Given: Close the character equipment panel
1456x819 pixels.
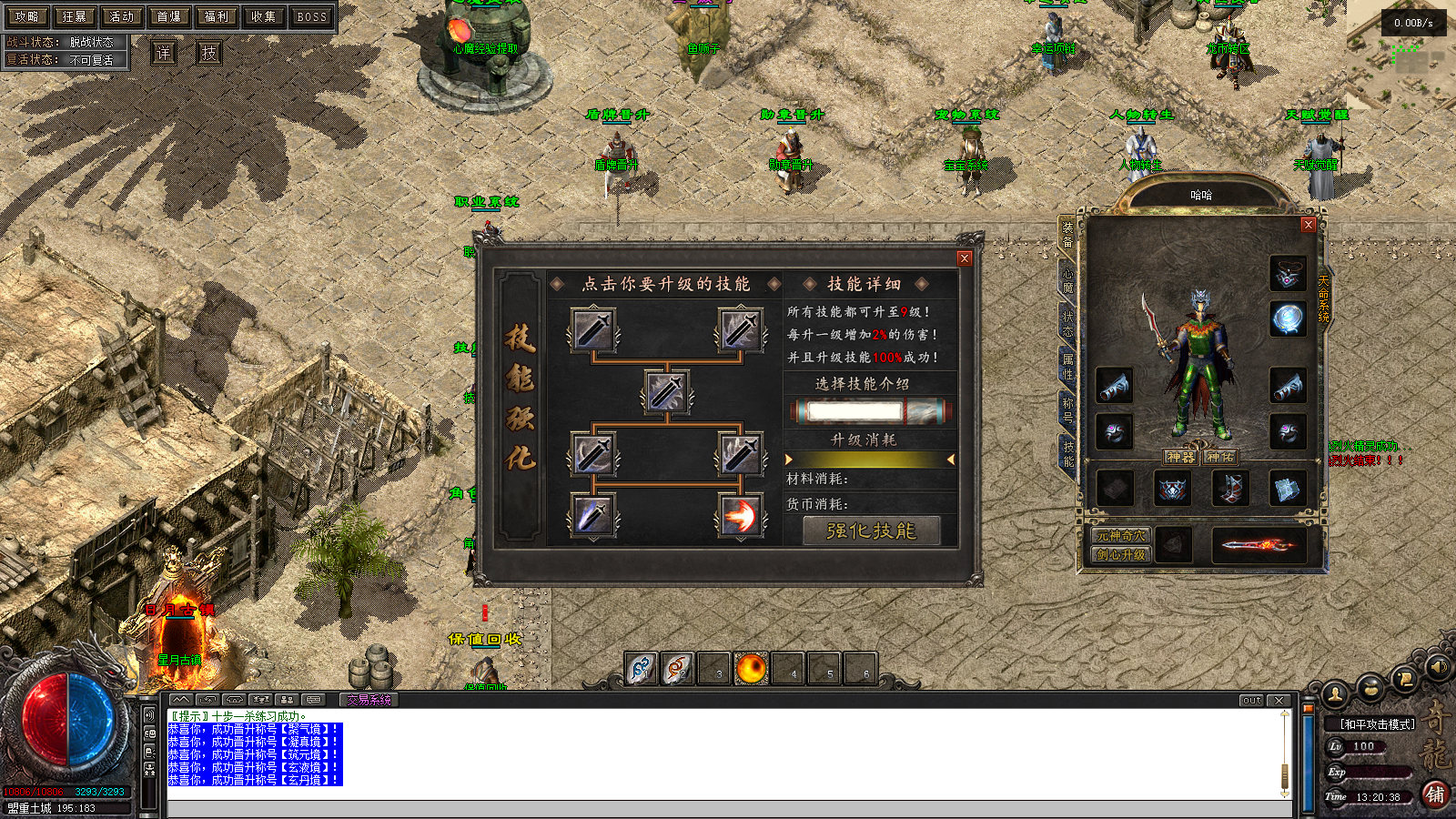Looking at the screenshot, I should pyautogui.click(x=1309, y=225).
